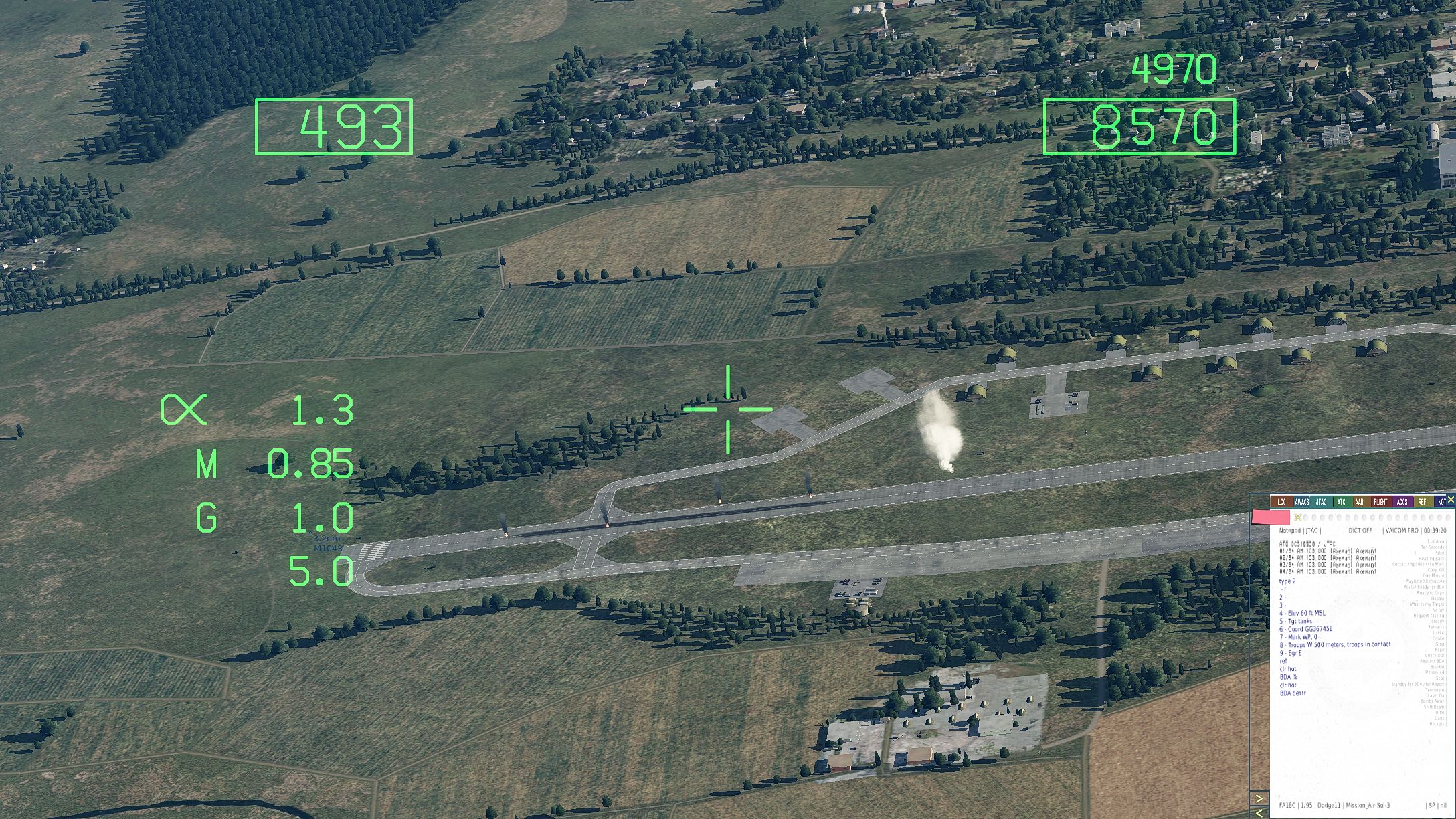
Task: Click the yellow next-page chevron at bottom right
Action: (x=1259, y=798)
